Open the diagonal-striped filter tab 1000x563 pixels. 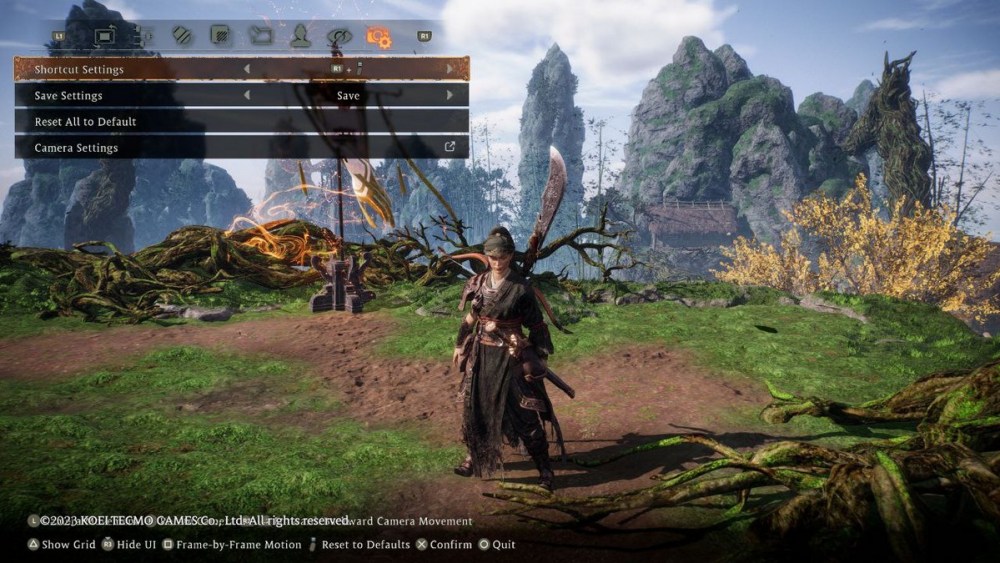[181, 37]
